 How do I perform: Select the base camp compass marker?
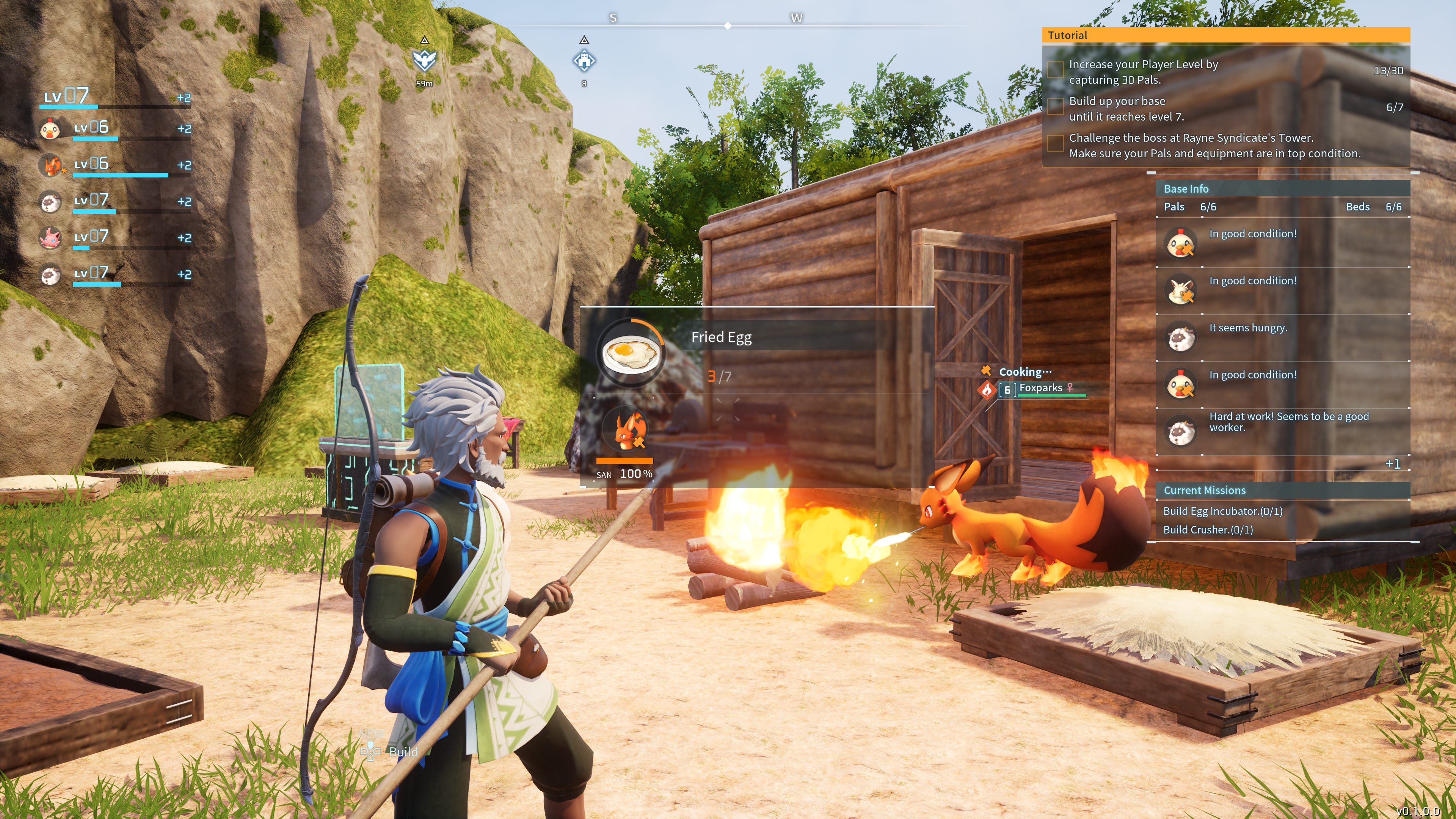pos(584,60)
